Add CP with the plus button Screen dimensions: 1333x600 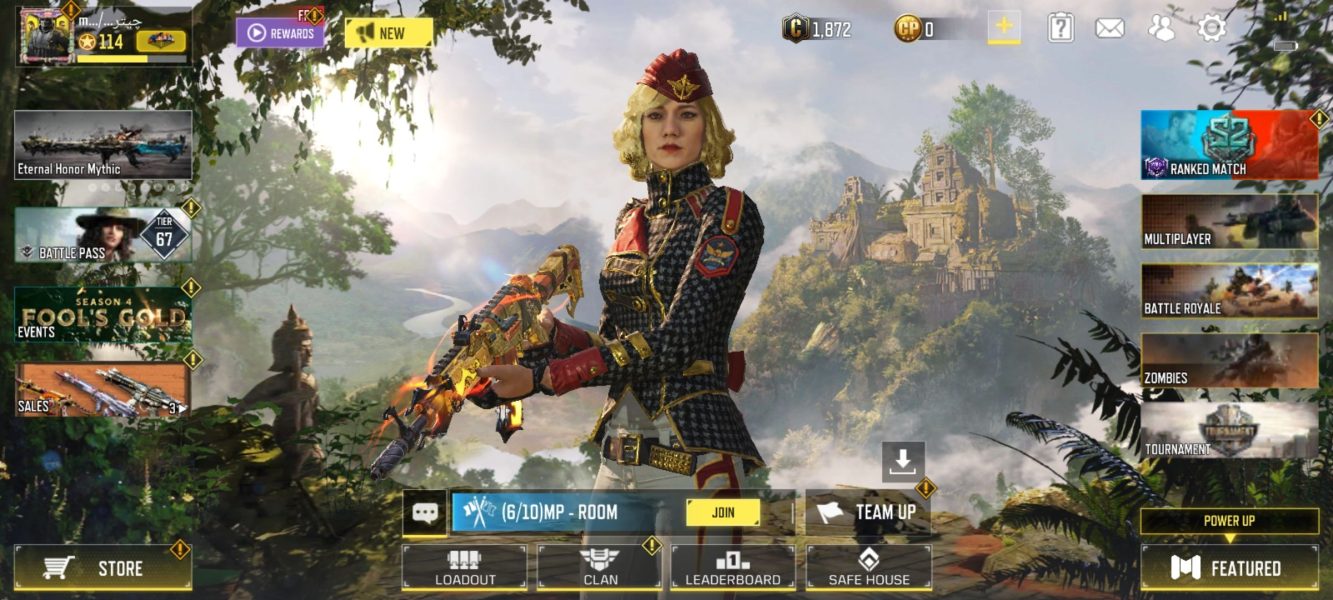pos(1004,27)
